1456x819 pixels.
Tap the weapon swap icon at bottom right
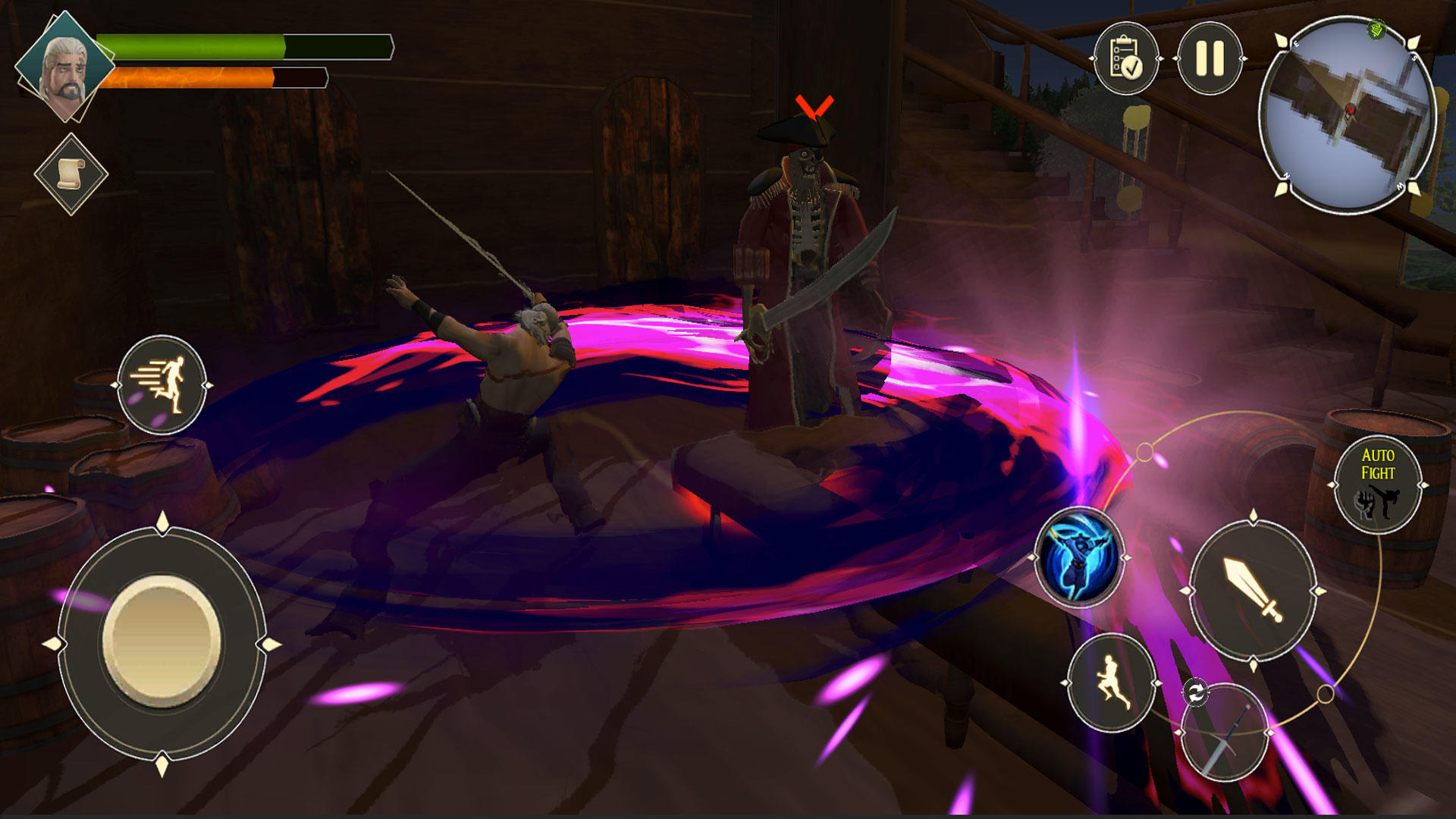point(1197,693)
